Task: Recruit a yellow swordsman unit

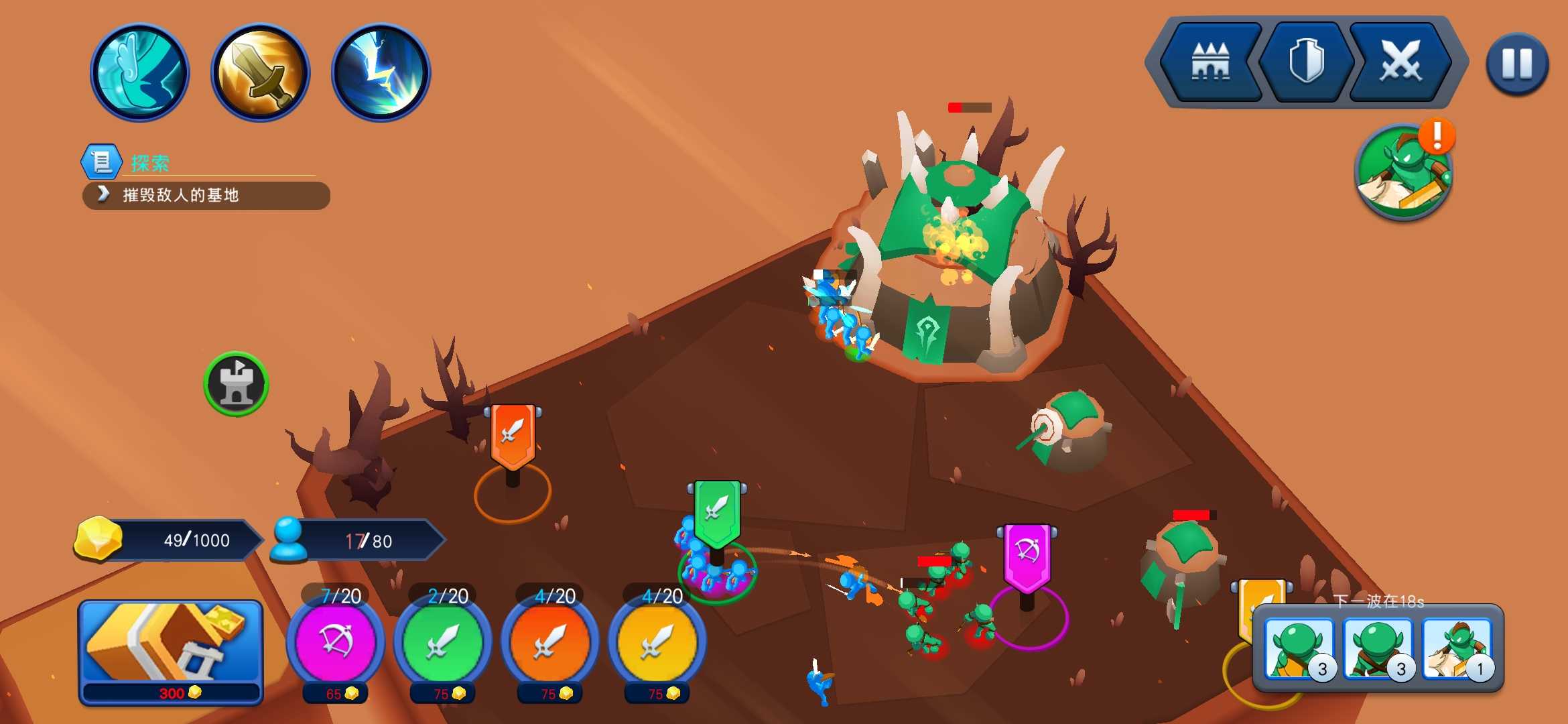Action: [x=657, y=642]
